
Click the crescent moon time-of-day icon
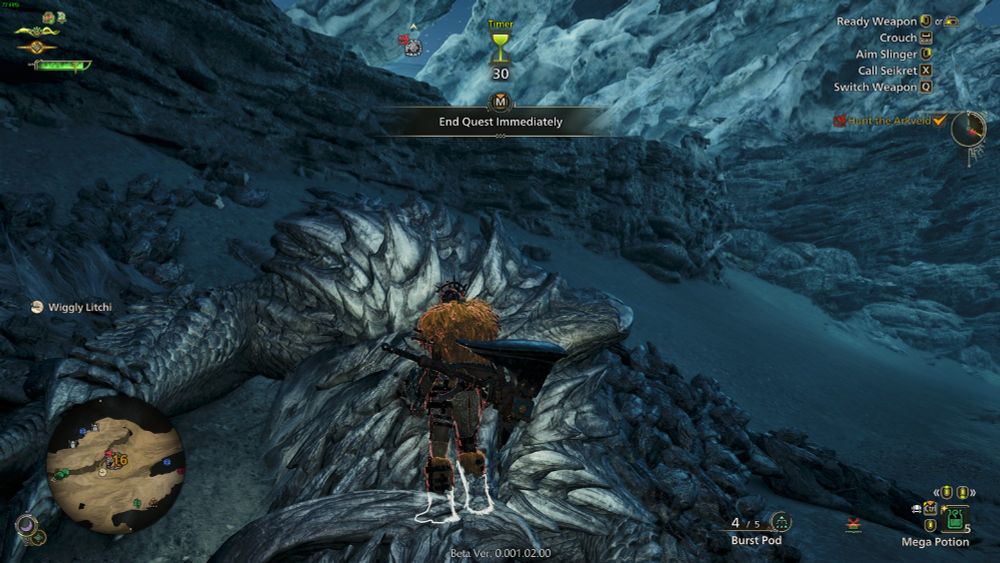tap(27, 524)
